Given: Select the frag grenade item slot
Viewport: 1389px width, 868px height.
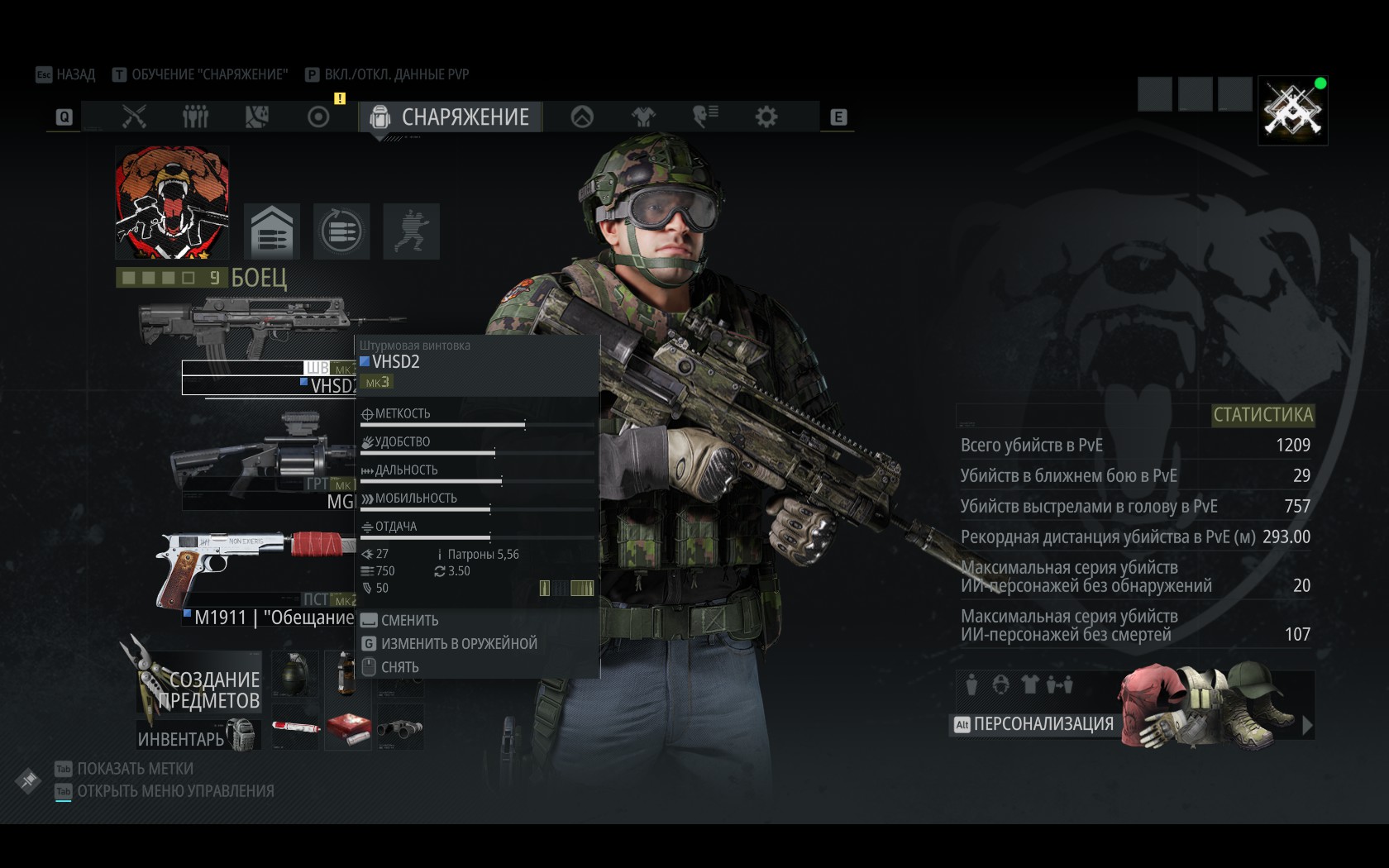Looking at the screenshot, I should [x=295, y=675].
